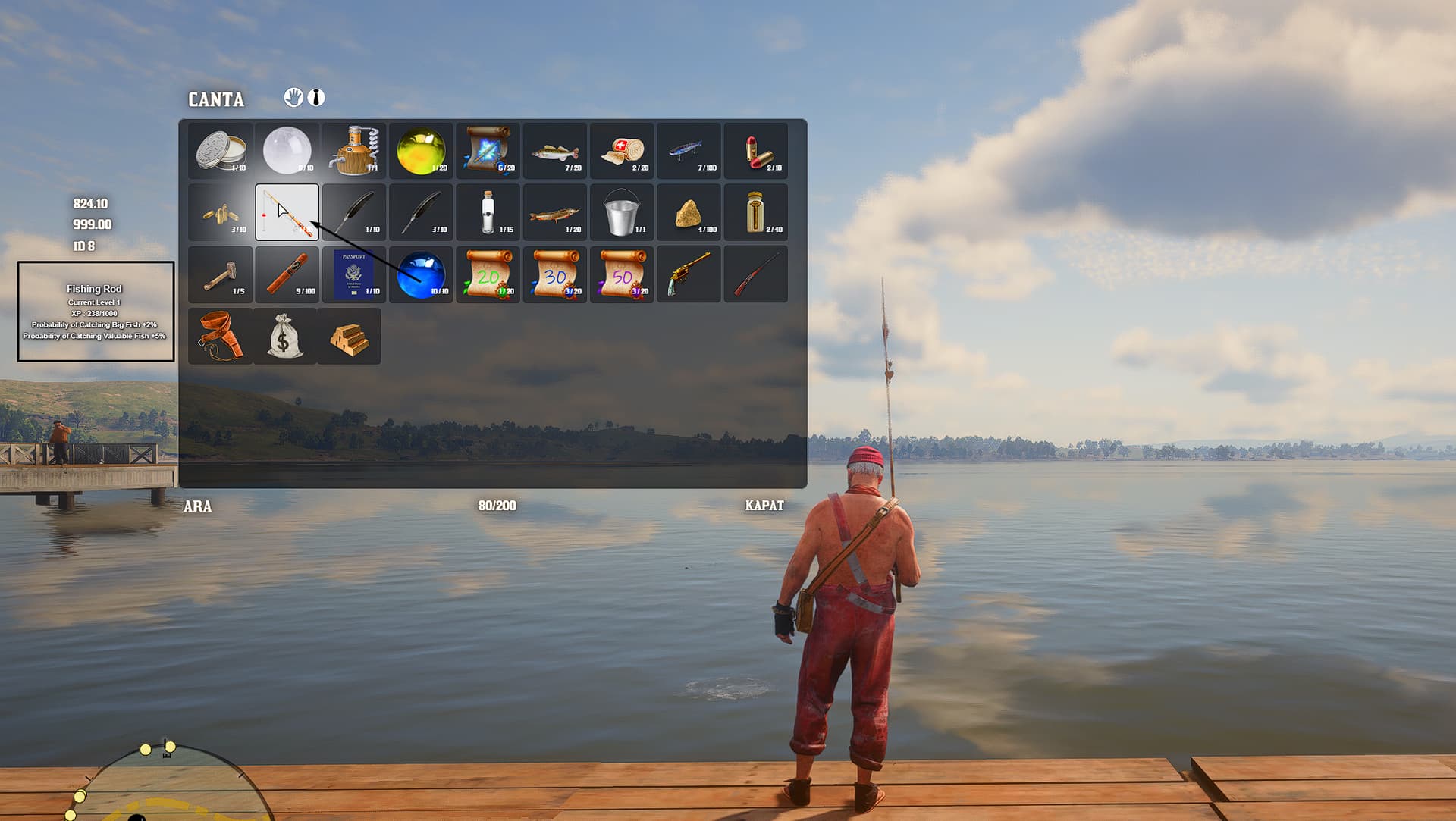
Task: Click the rifle item in the bottom row
Action: click(x=756, y=274)
